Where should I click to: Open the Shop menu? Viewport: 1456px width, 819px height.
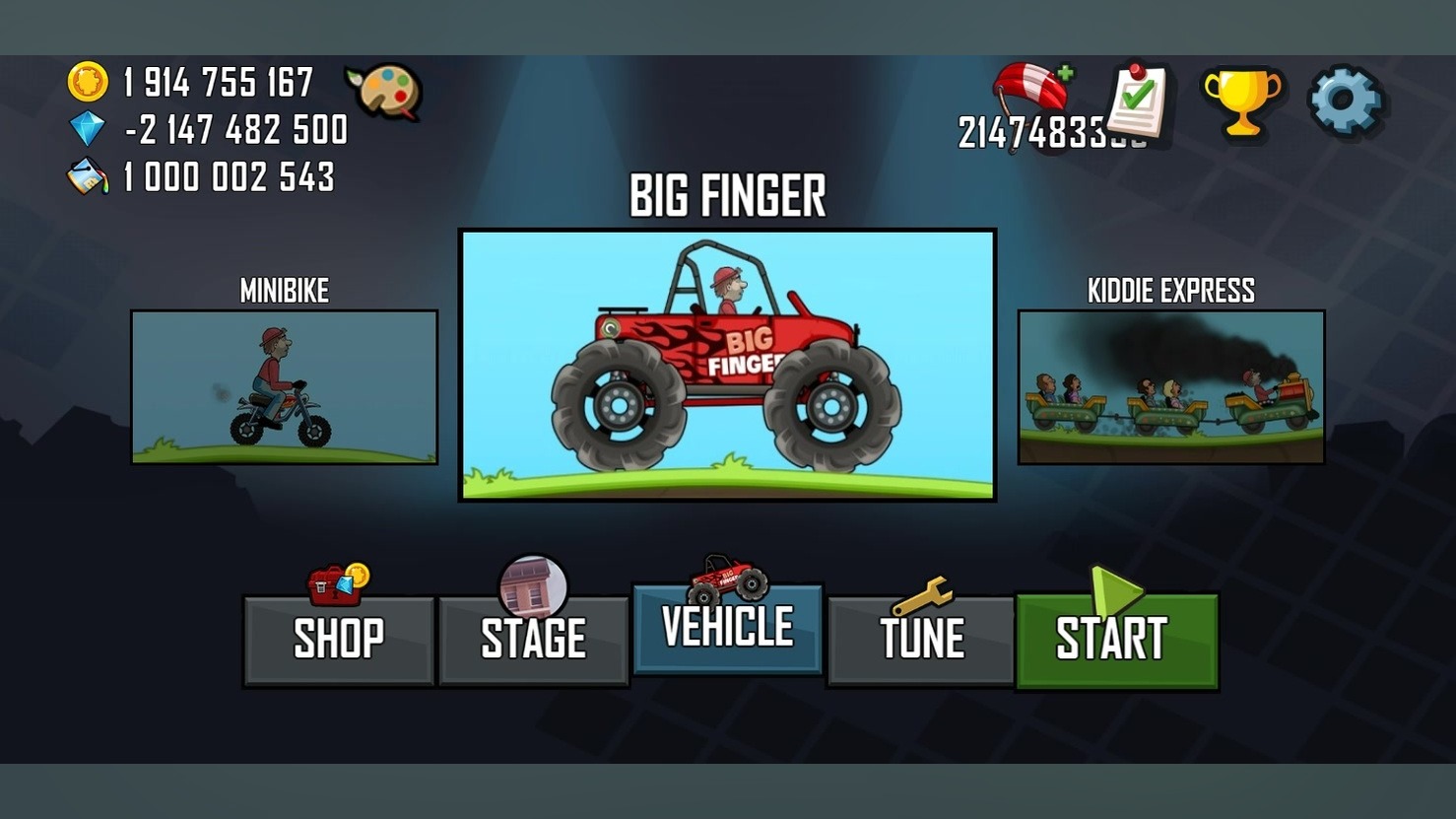coord(339,640)
